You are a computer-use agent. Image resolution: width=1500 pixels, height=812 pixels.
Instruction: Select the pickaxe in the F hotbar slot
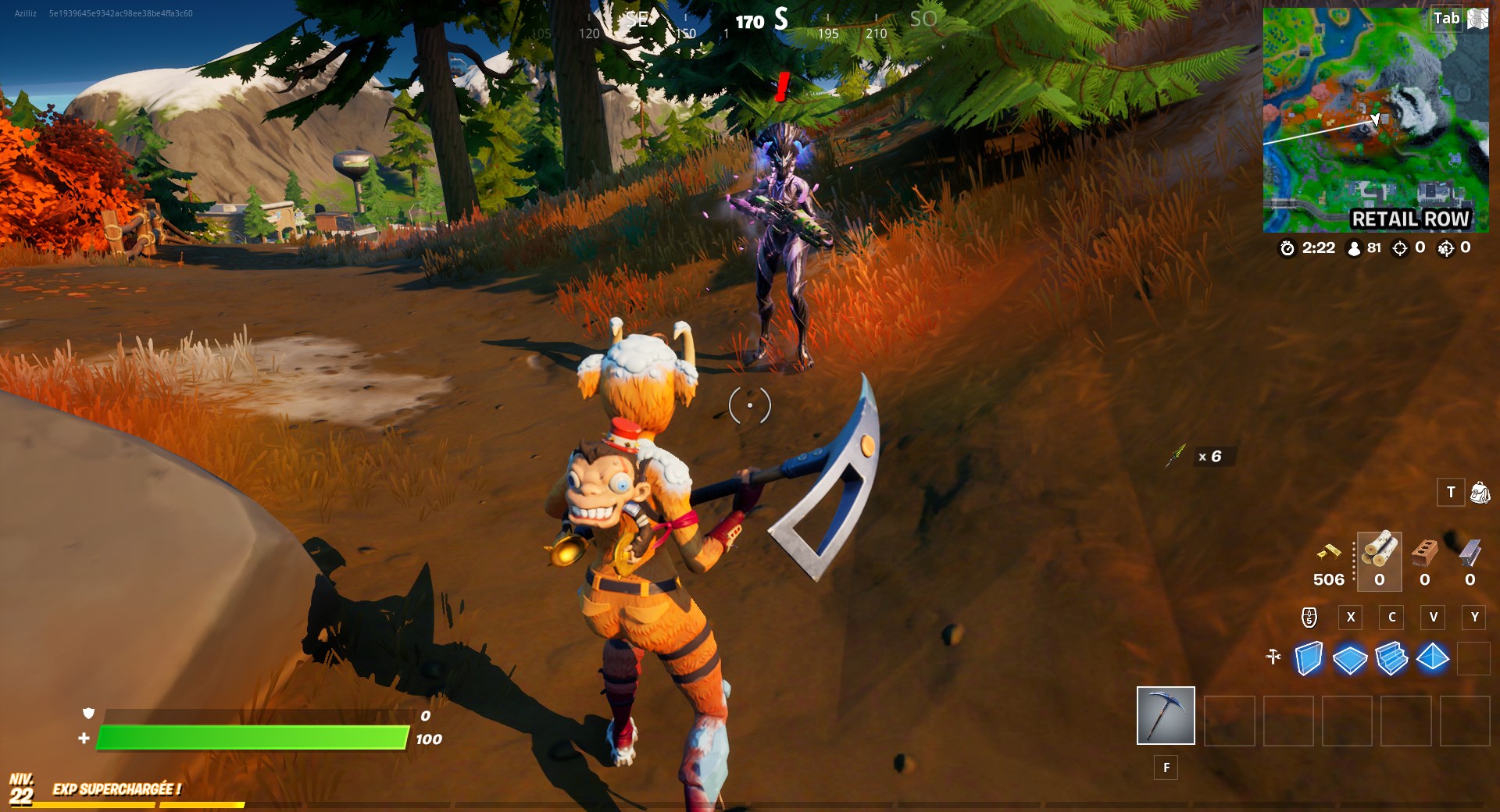click(x=1166, y=717)
